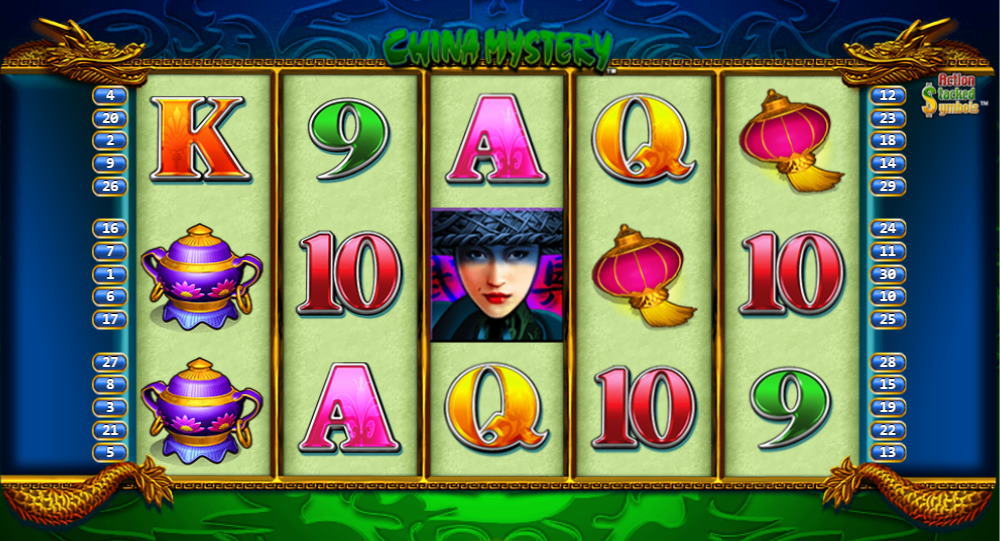The width and height of the screenshot is (1000, 541).
Task: Show payline 23 on the reels
Action: tap(887, 118)
